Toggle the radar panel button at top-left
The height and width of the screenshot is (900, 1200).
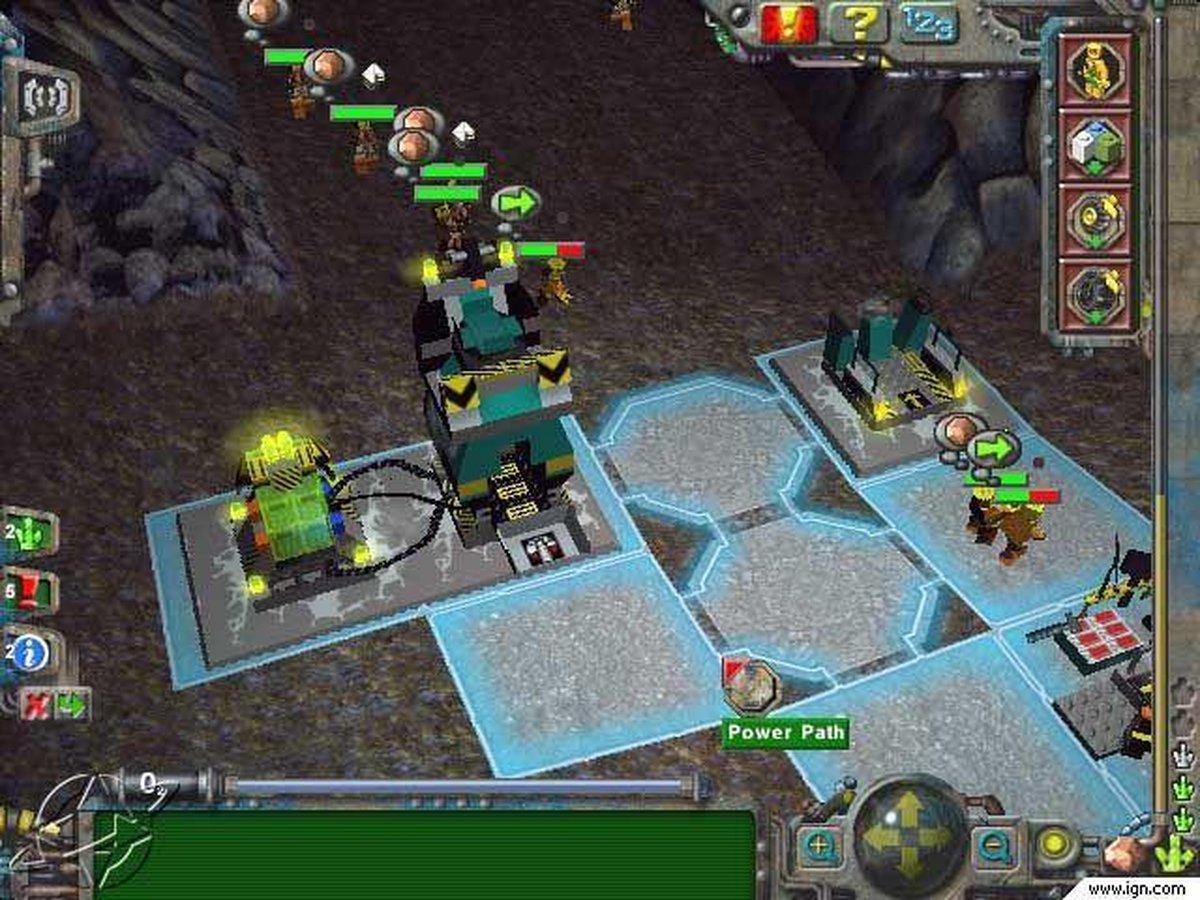click(41, 97)
